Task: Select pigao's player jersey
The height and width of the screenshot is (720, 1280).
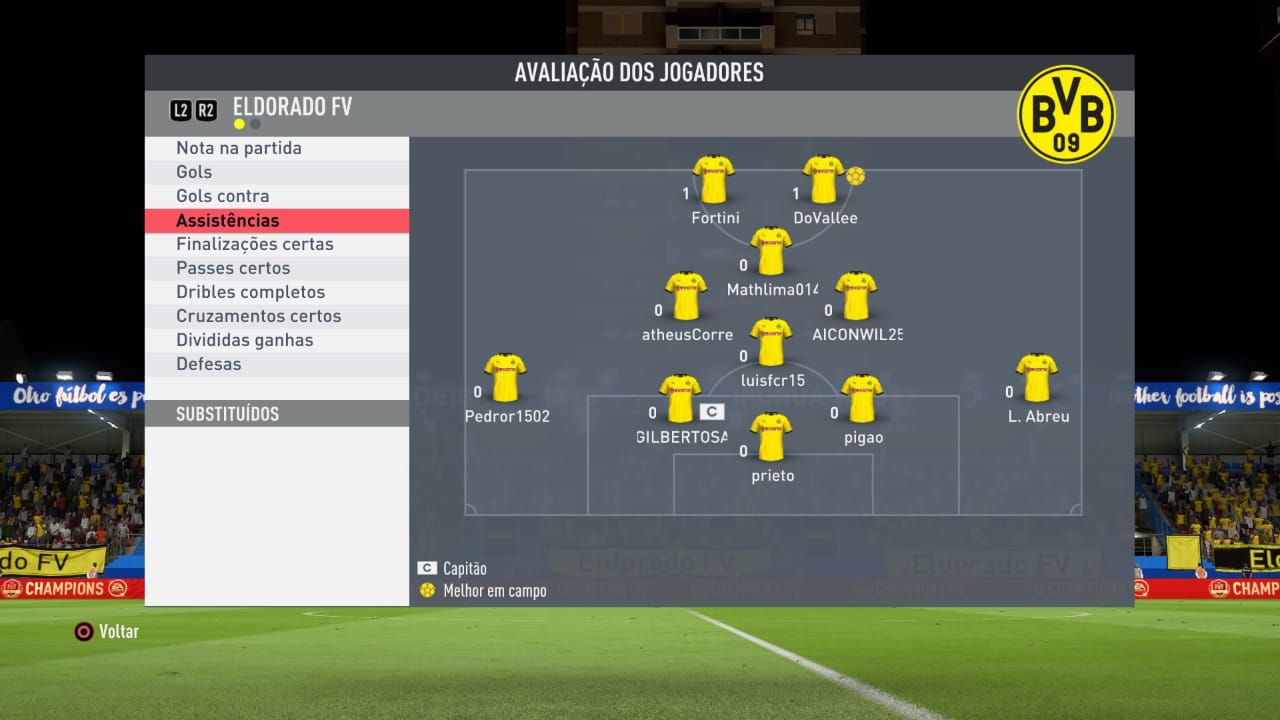Action: (x=862, y=399)
